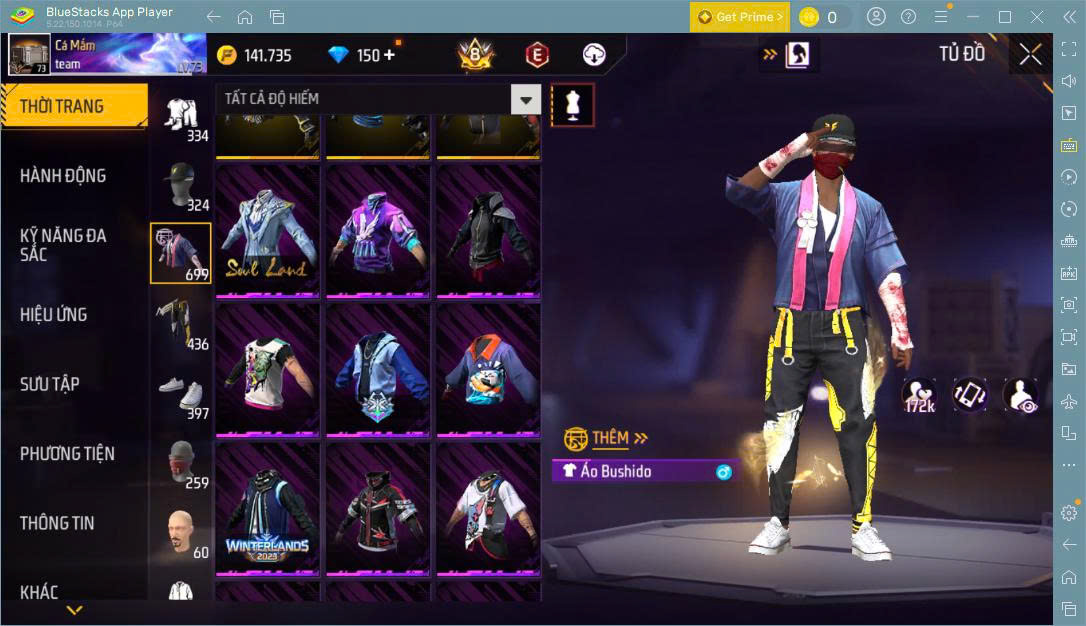Select the Kỹ Năng Đa Sắc tab
Image resolution: width=1086 pixels, height=626 pixels.
tap(63, 245)
